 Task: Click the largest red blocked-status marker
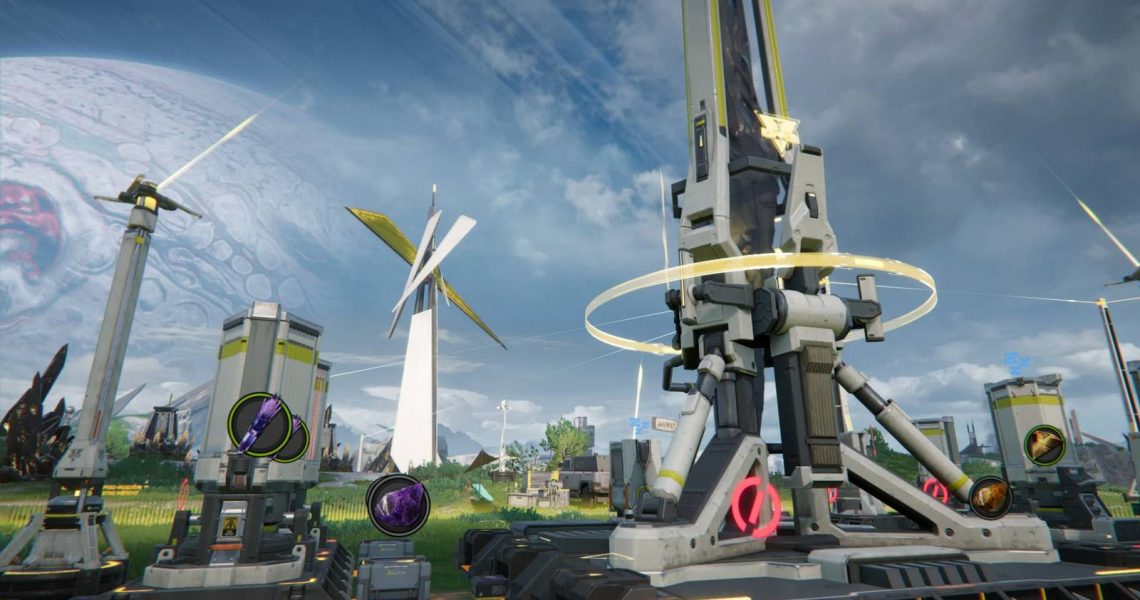755,507
